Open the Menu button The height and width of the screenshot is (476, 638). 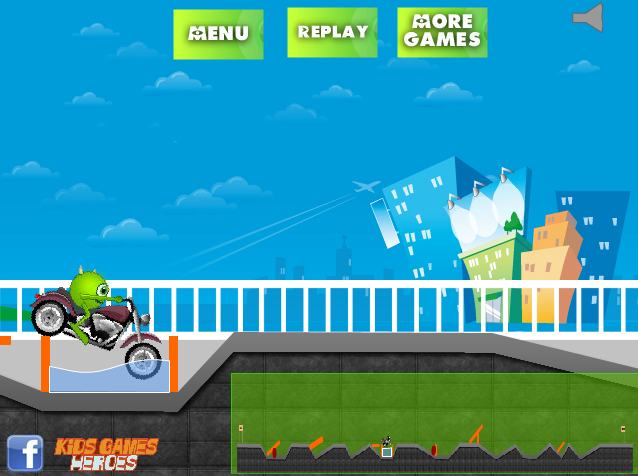pyautogui.click(x=218, y=34)
